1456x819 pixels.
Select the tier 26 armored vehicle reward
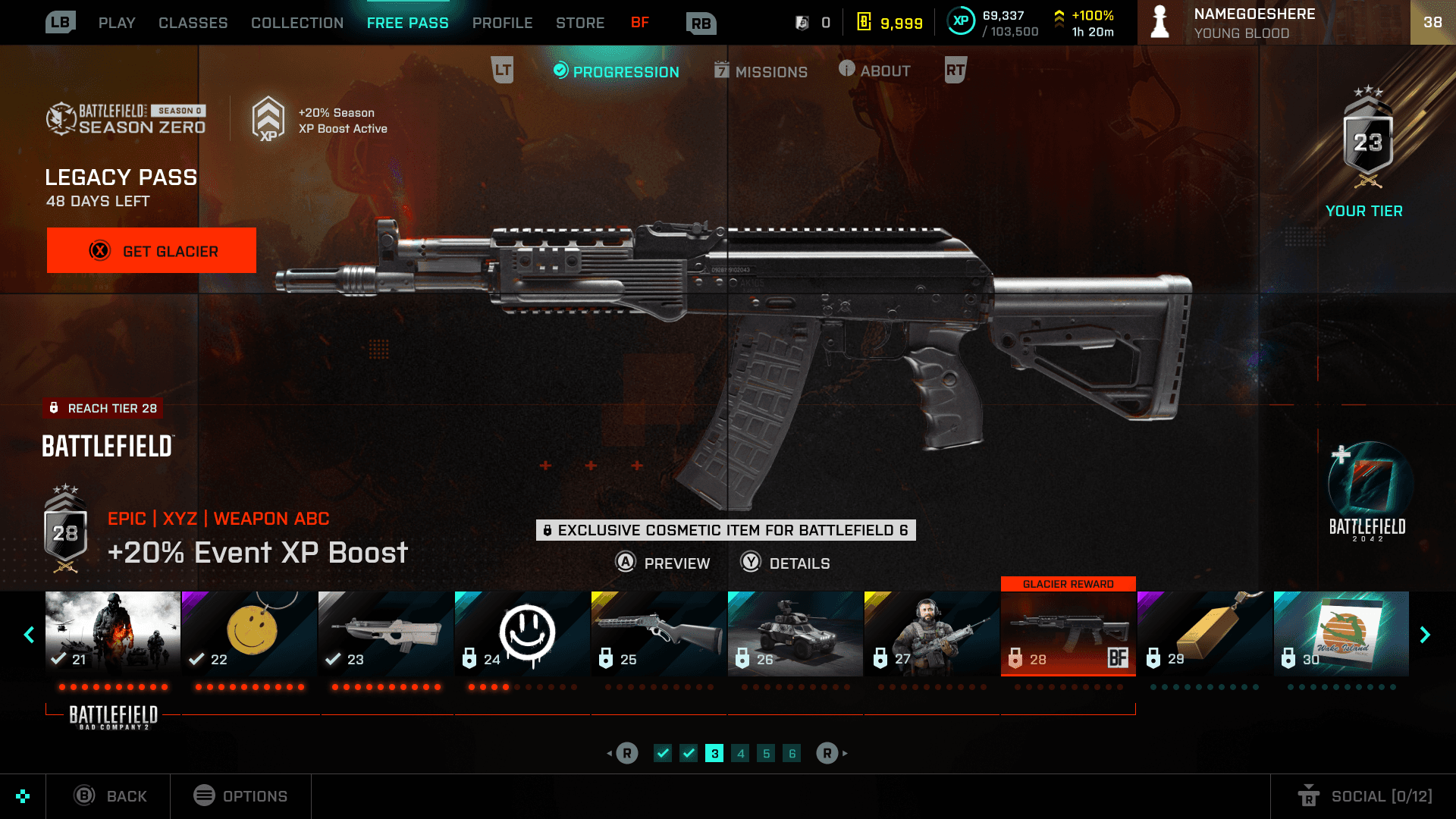pos(795,633)
